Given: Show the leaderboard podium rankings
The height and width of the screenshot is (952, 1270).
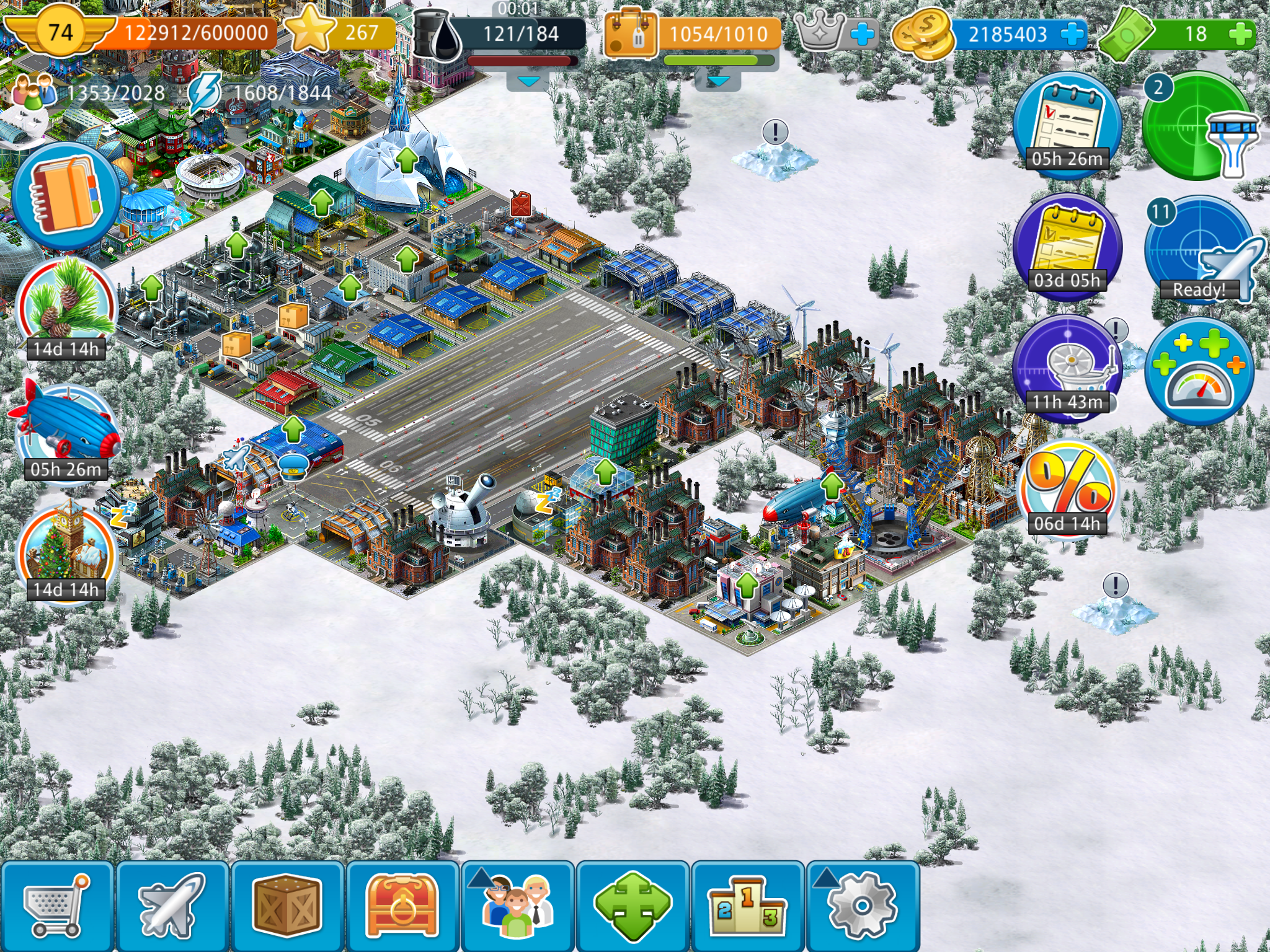Looking at the screenshot, I should [748, 906].
